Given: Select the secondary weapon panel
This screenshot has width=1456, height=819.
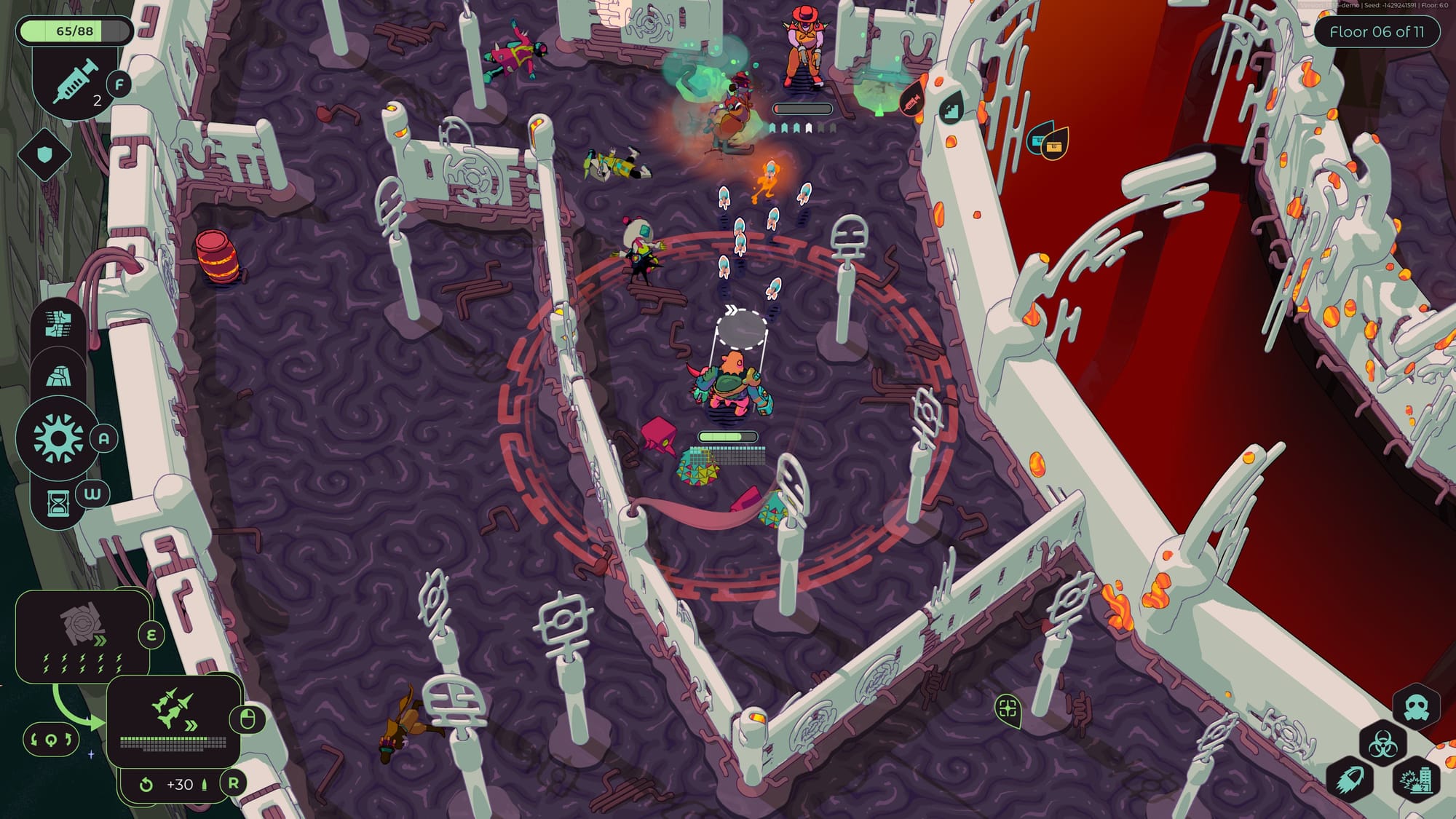Looking at the screenshot, I should [x=84, y=637].
